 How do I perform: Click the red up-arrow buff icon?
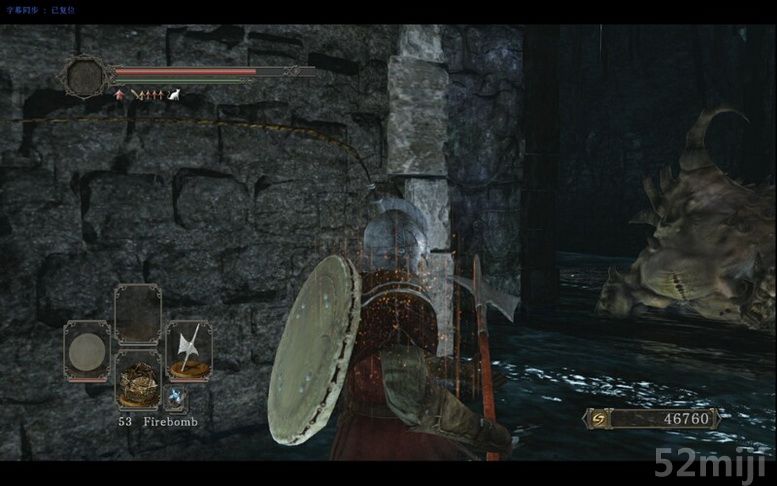121,95
